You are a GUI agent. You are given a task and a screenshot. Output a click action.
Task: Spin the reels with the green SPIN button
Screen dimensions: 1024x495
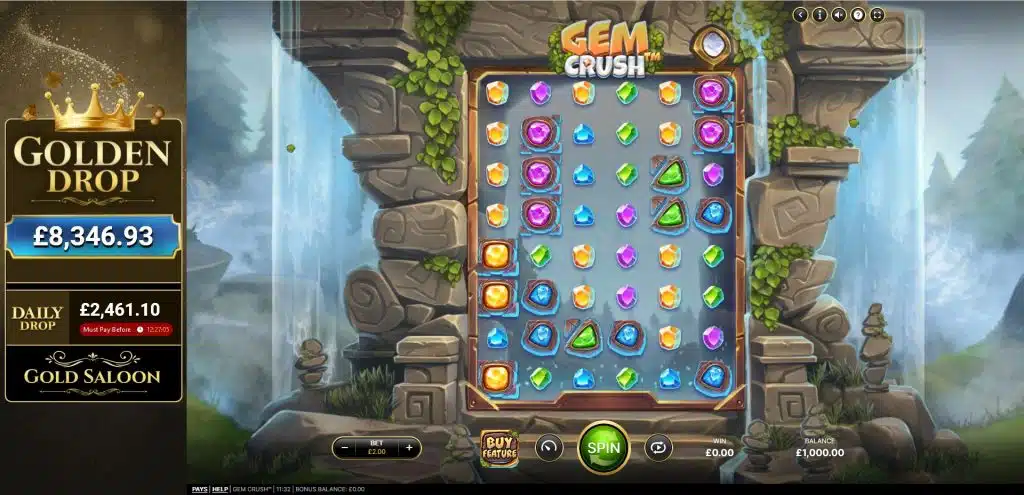coord(603,447)
